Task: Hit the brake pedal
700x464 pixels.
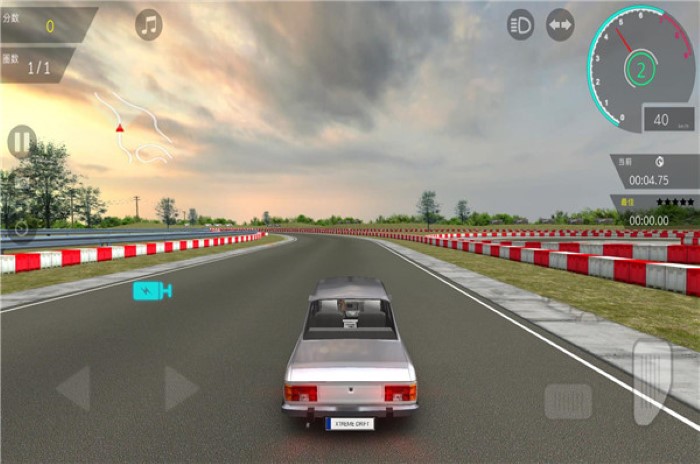Action: pyautogui.click(x=568, y=401)
